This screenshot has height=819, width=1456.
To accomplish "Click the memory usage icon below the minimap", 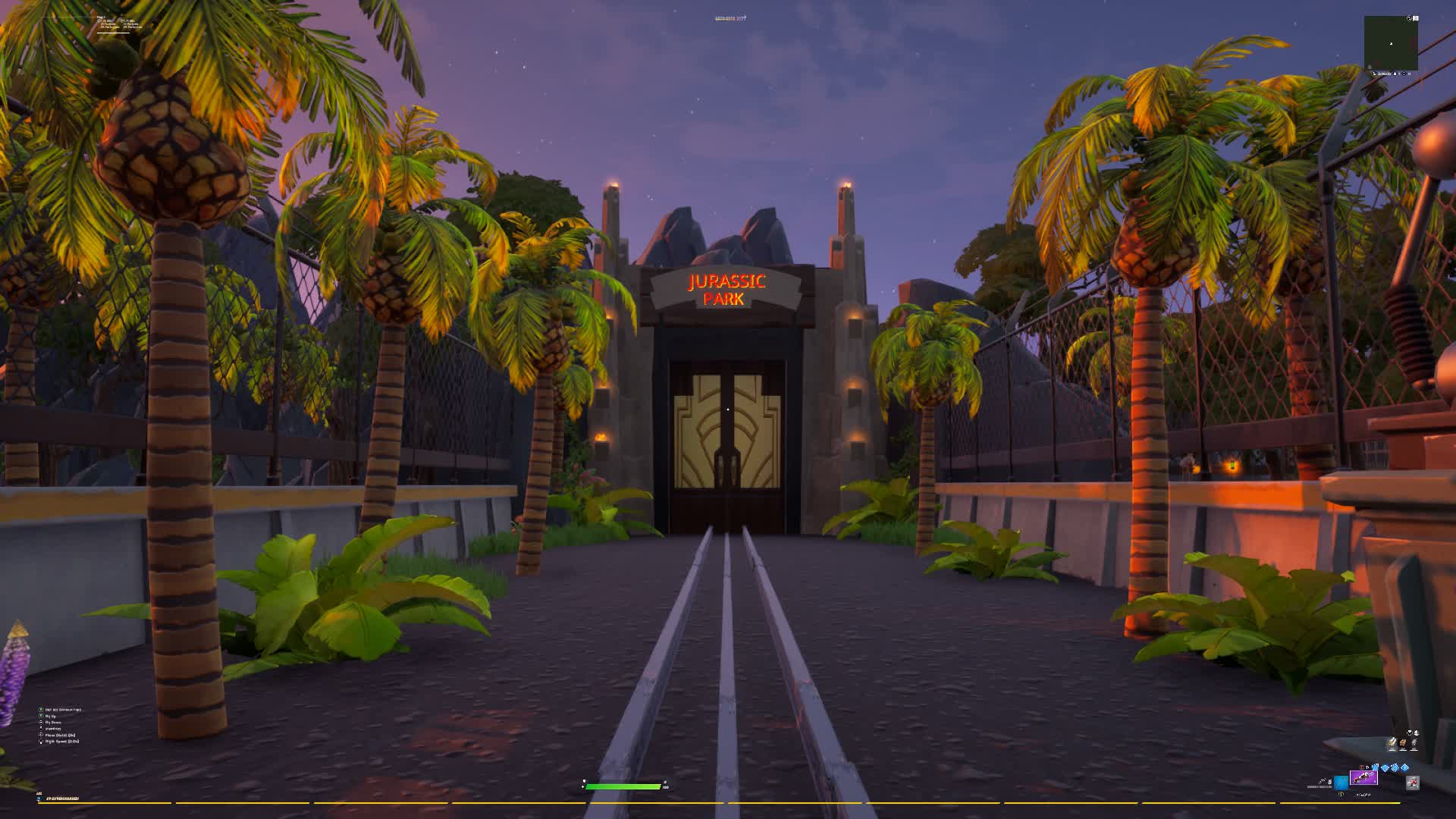I will [x=1375, y=74].
